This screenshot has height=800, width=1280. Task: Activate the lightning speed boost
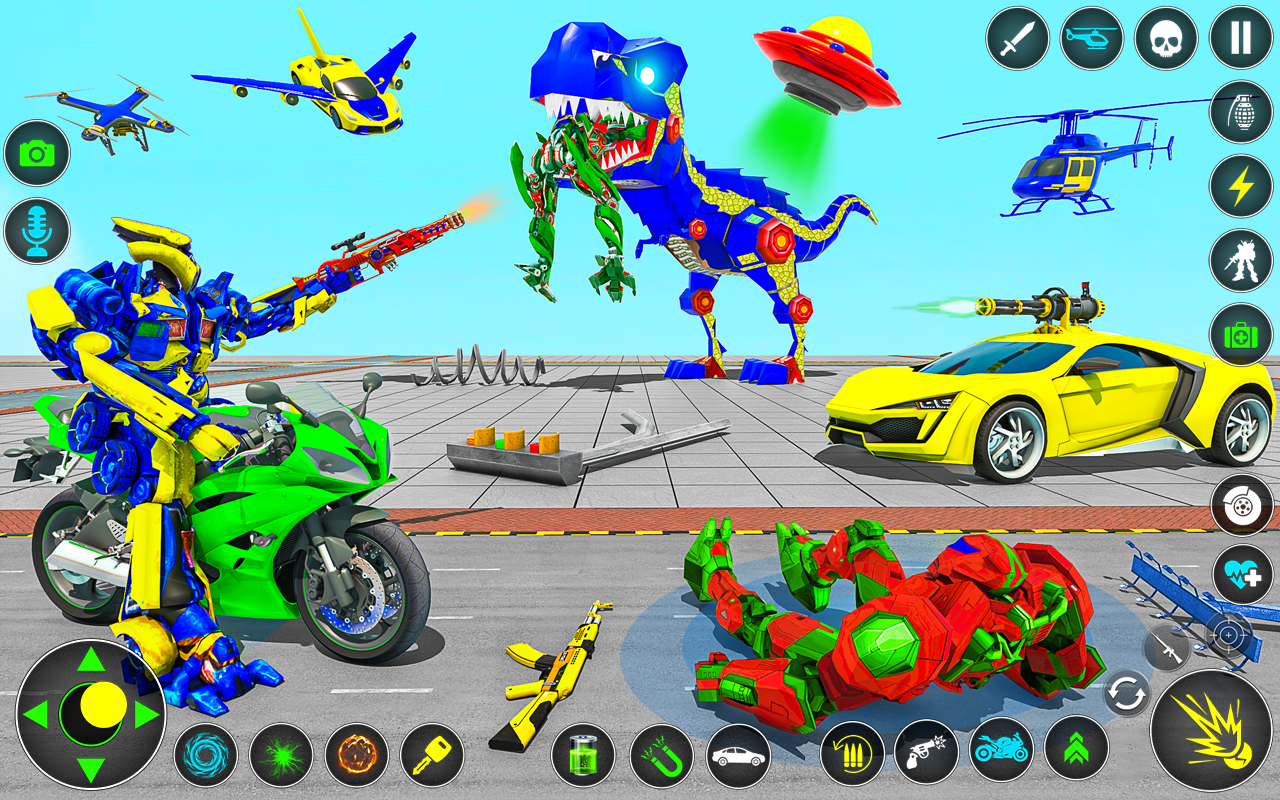point(1240,184)
